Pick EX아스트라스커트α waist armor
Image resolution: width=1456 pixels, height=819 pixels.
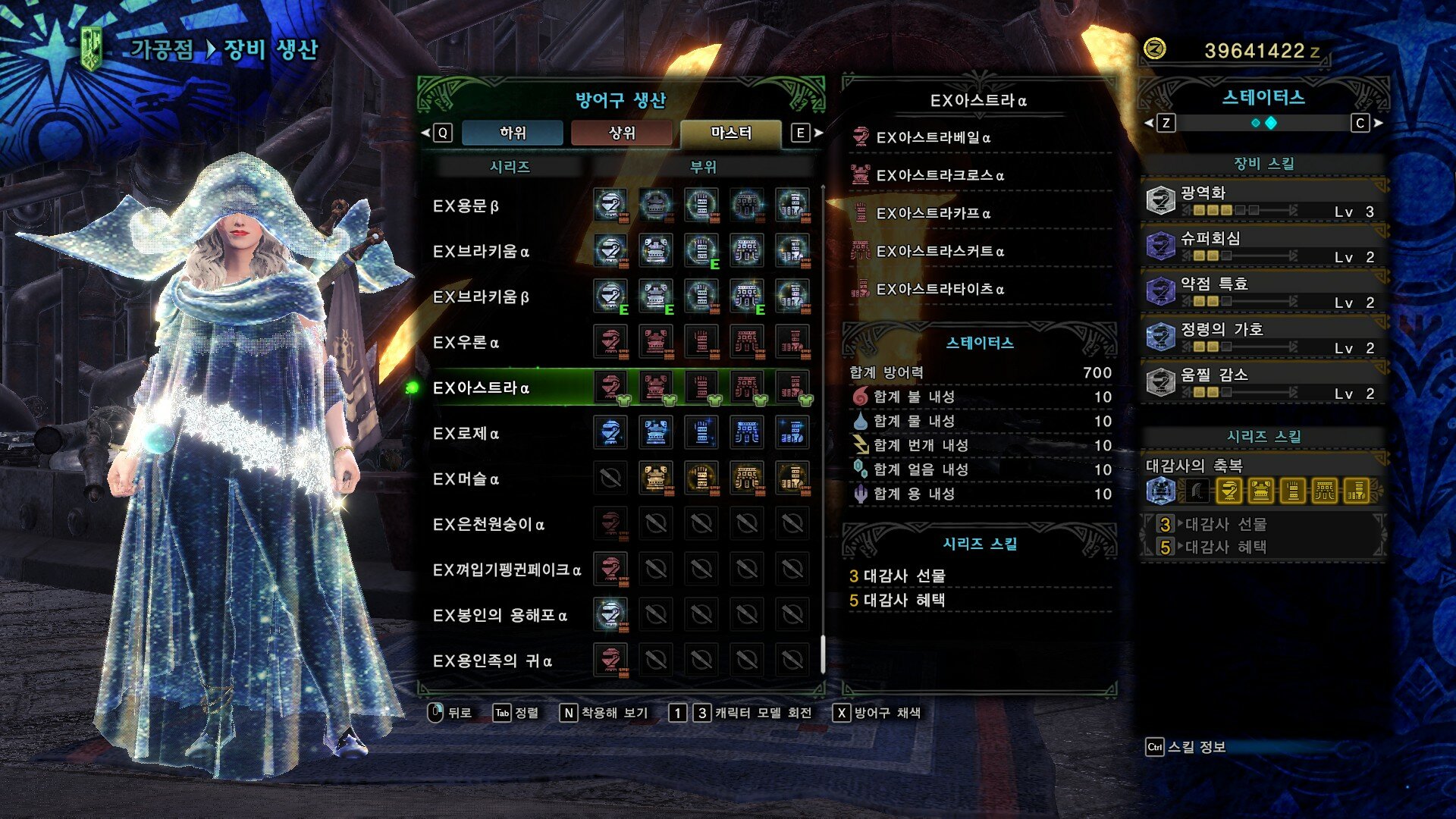coord(940,252)
